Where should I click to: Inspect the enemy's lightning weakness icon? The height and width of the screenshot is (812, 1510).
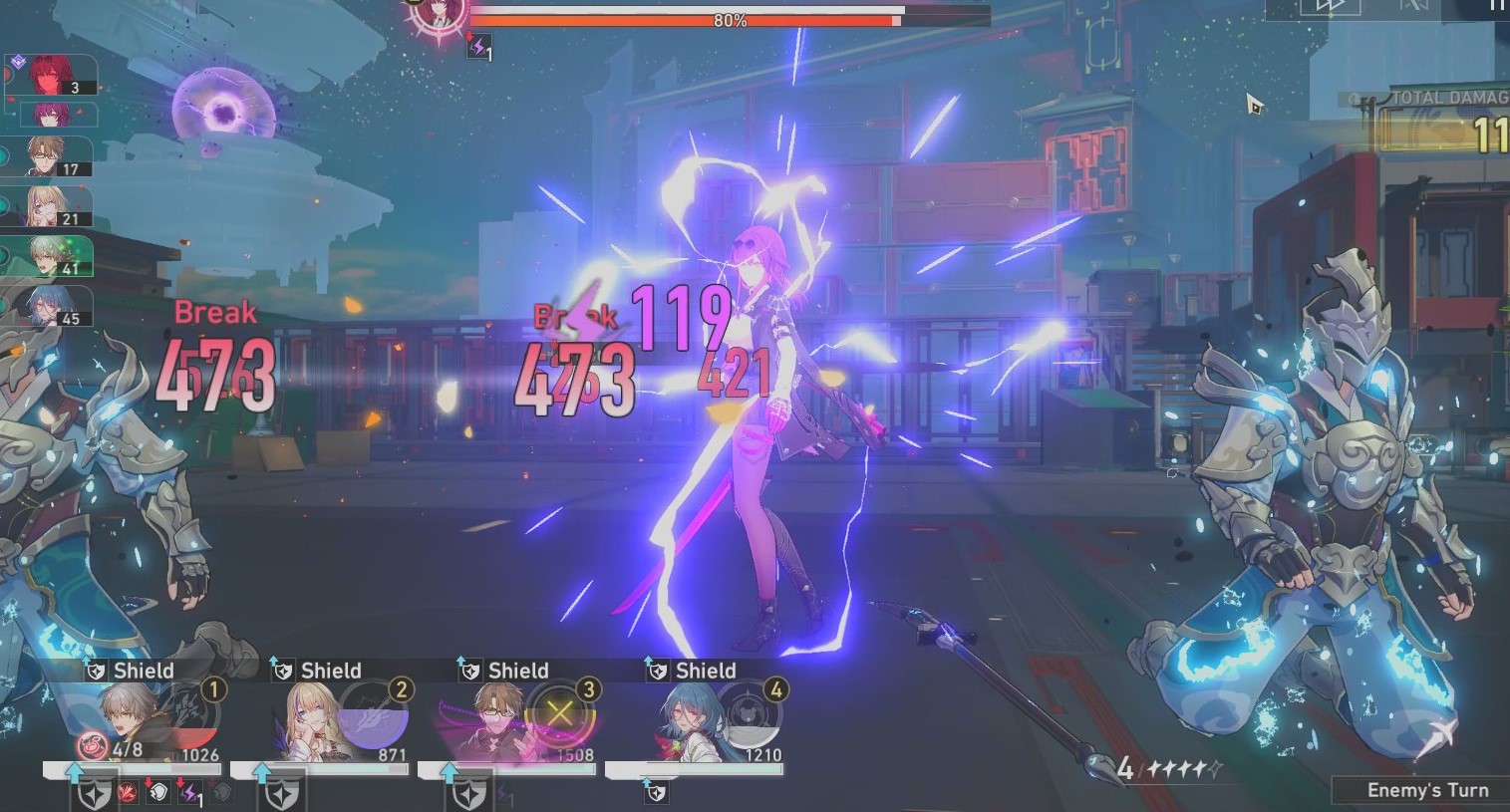coord(476,46)
